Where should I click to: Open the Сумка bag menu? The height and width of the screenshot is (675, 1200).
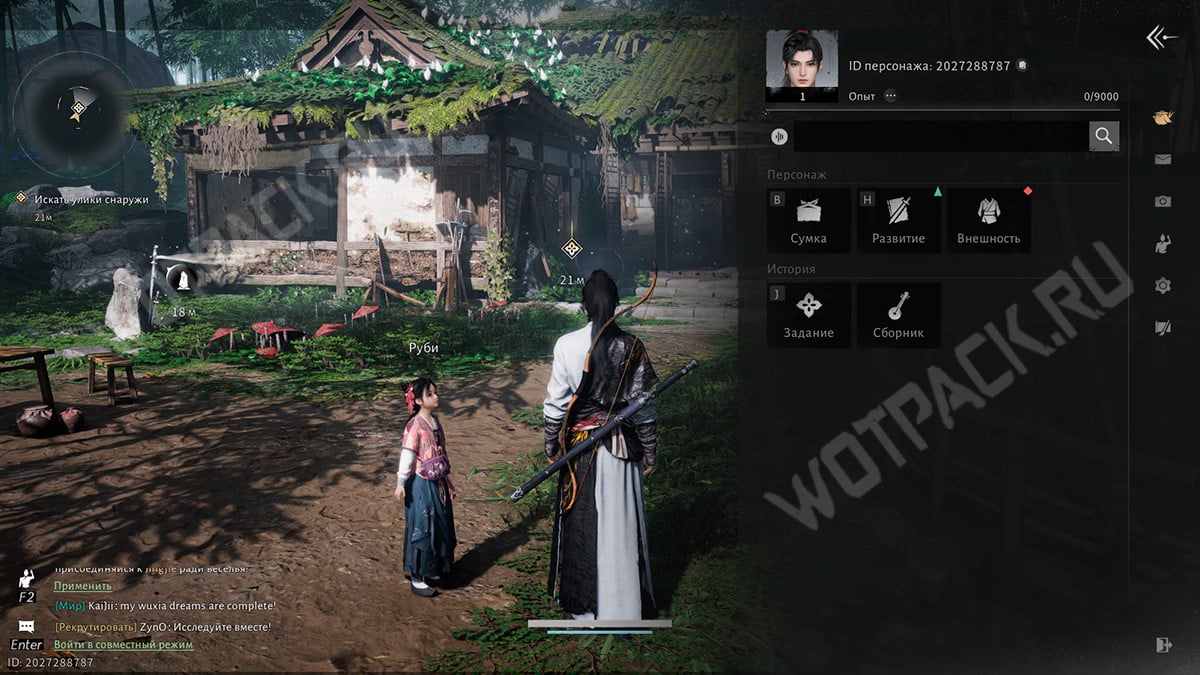pos(808,220)
